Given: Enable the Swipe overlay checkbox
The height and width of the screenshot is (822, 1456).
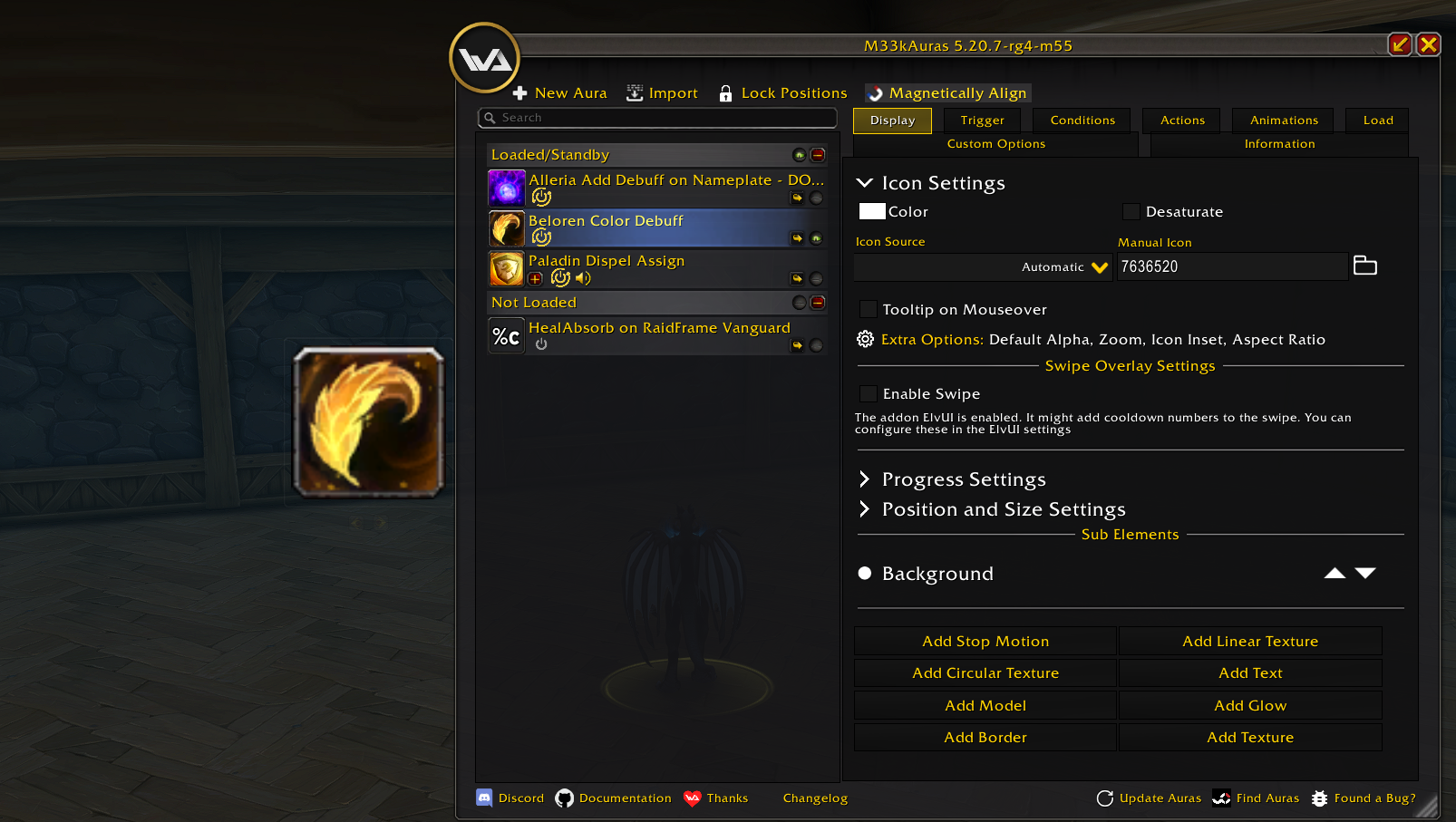Looking at the screenshot, I should click(x=868, y=393).
